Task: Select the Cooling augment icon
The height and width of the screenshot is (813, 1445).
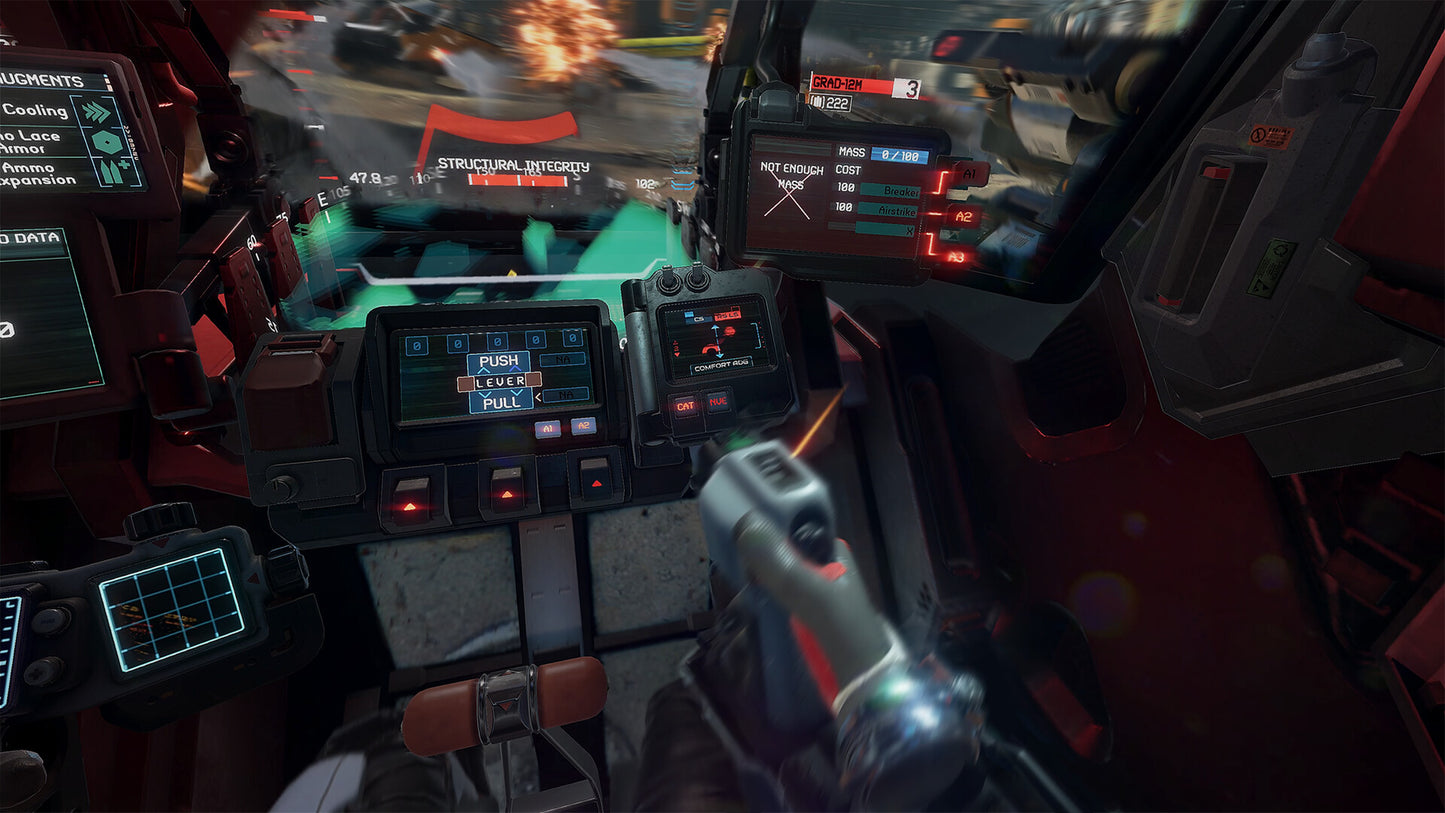Action: [97, 112]
